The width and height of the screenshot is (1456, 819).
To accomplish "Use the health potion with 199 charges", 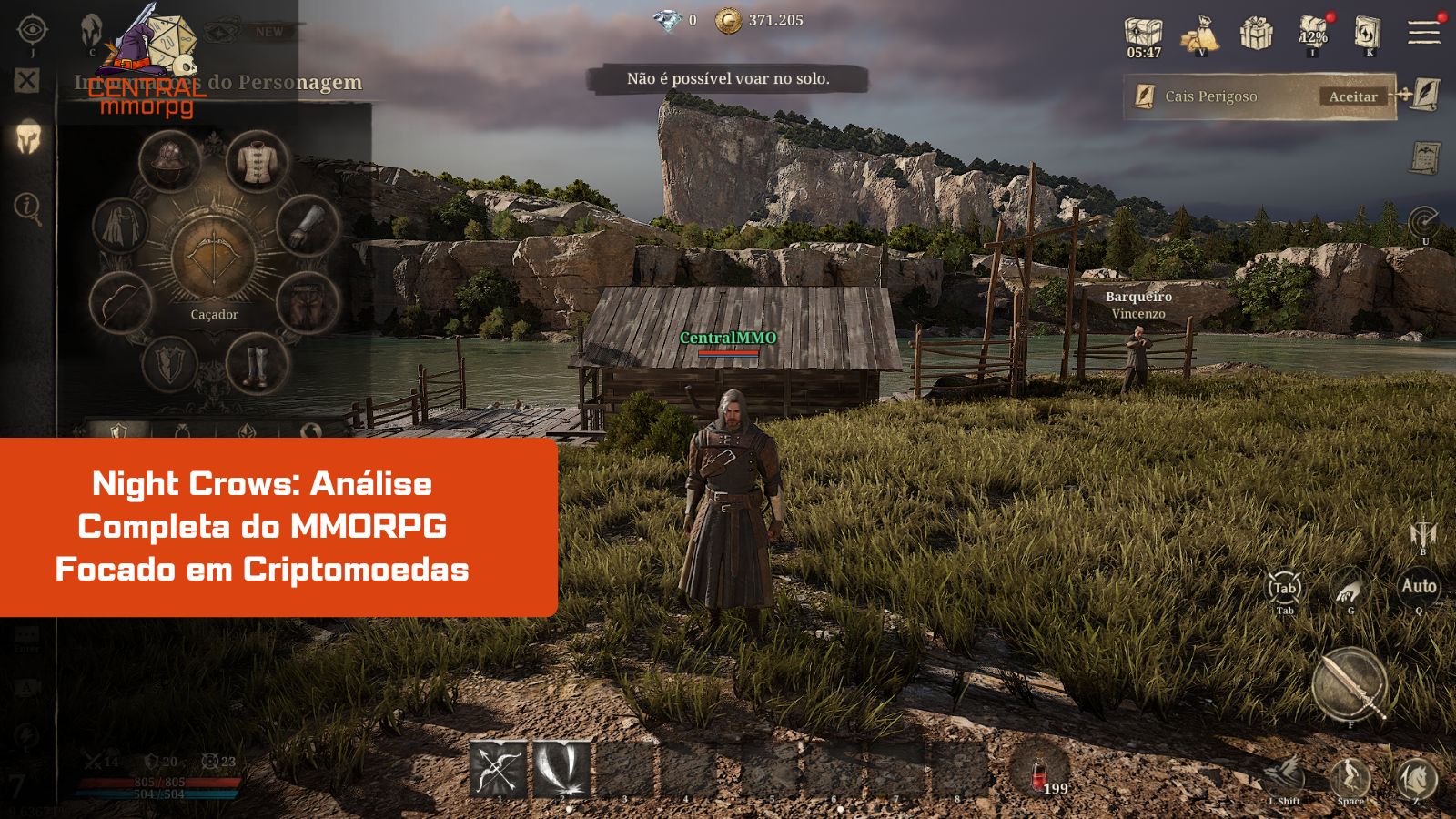I will (x=1040, y=773).
